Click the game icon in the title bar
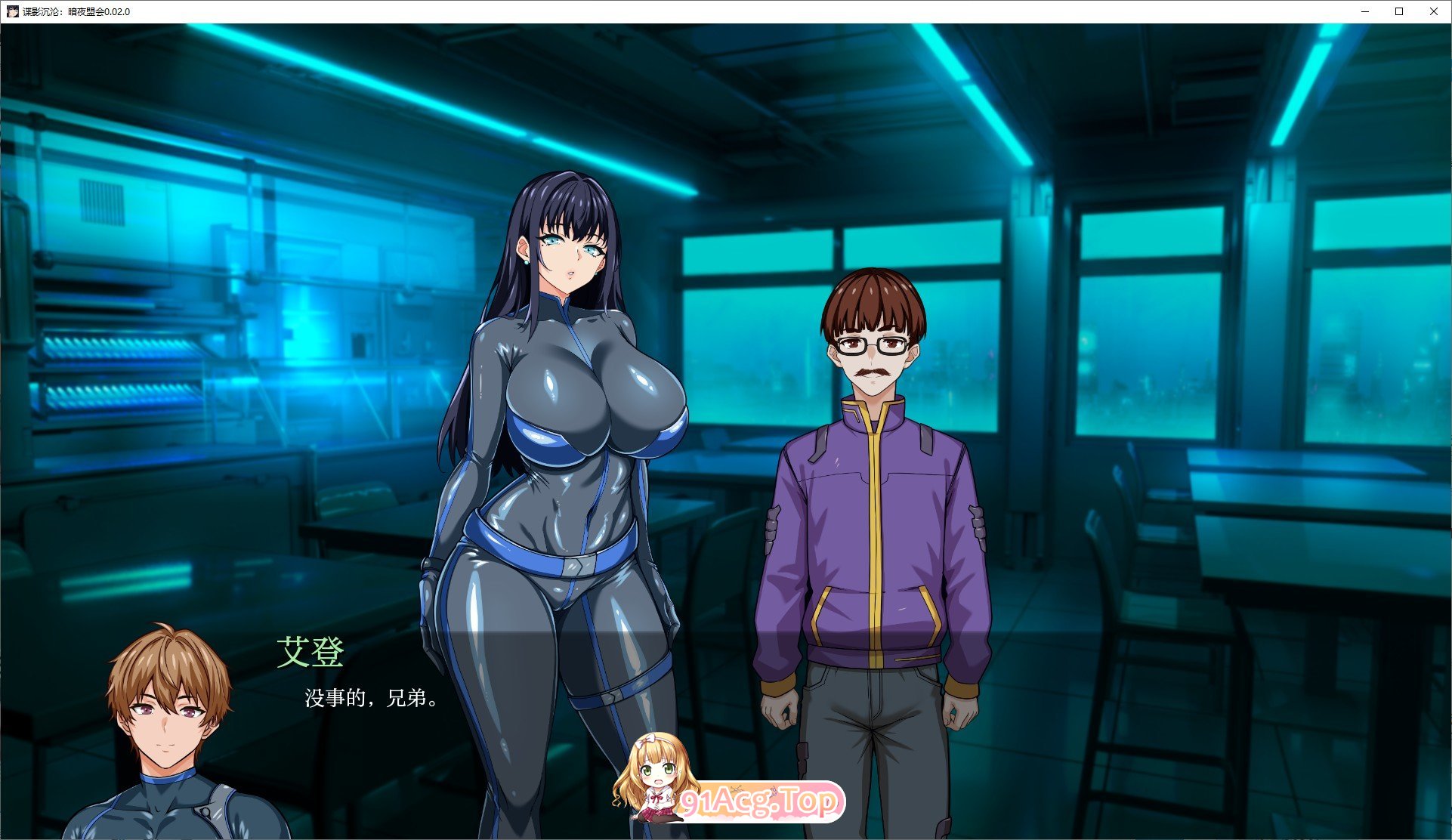The height and width of the screenshot is (840, 1452). point(11,11)
